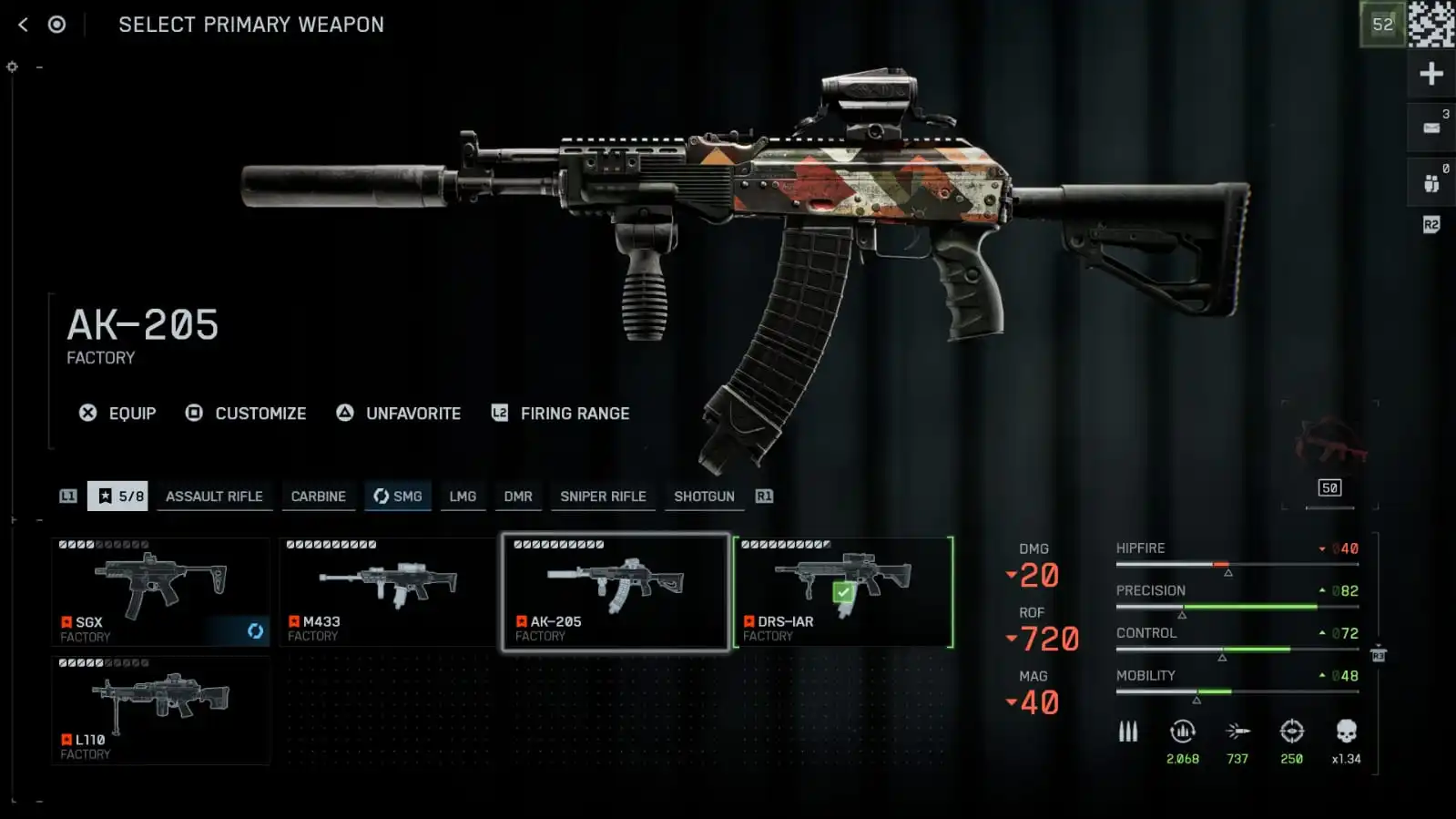Select the DMR weapon tab
This screenshot has height=819, width=1456.
click(x=518, y=497)
